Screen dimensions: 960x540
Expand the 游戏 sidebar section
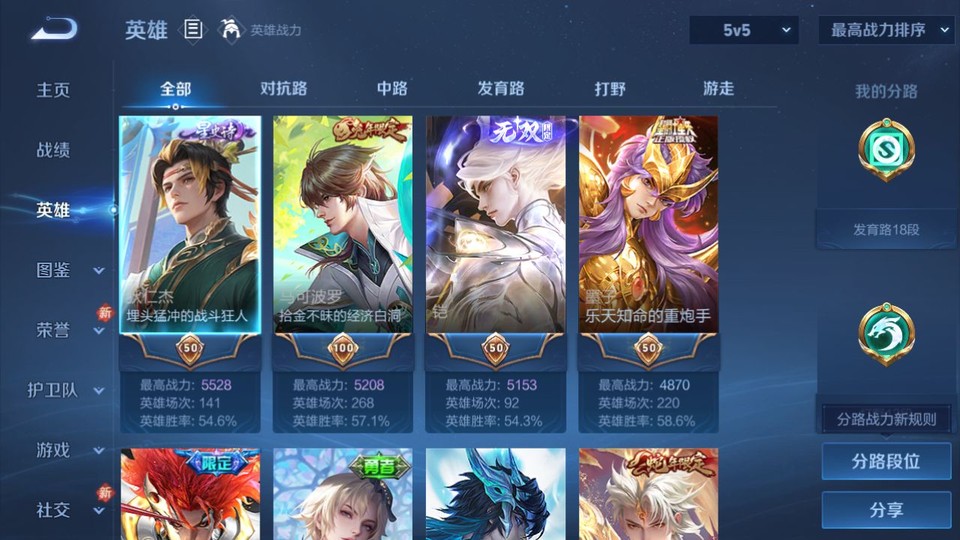(x=68, y=450)
